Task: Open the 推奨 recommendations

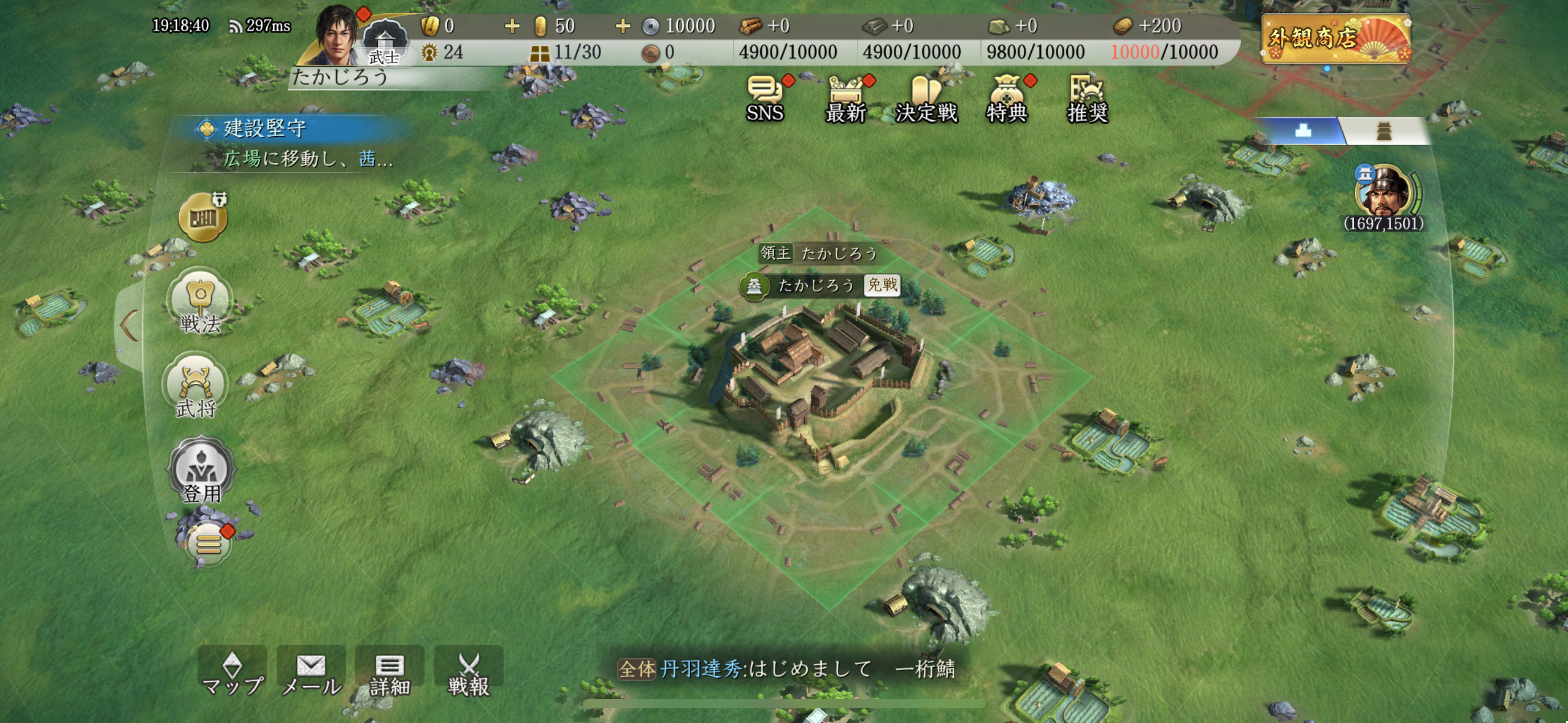Action: [1086, 98]
